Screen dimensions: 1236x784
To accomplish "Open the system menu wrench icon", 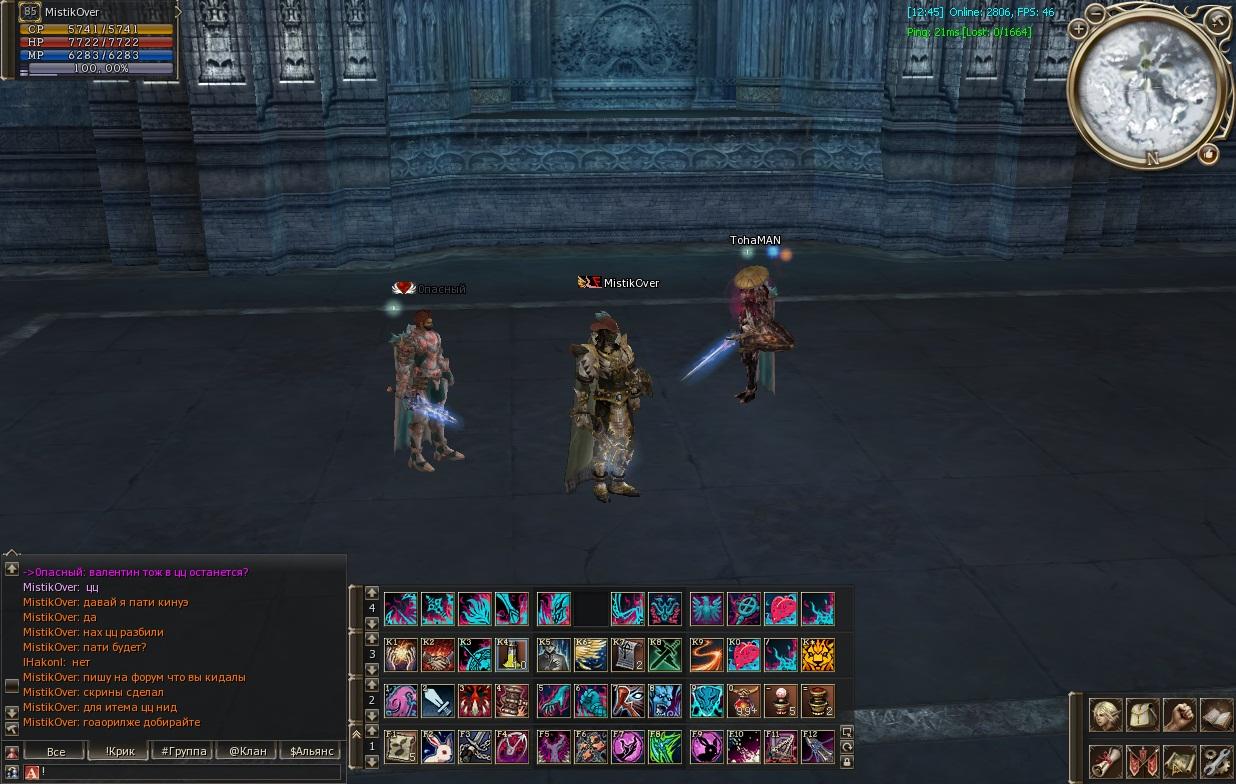I will click(1216, 761).
